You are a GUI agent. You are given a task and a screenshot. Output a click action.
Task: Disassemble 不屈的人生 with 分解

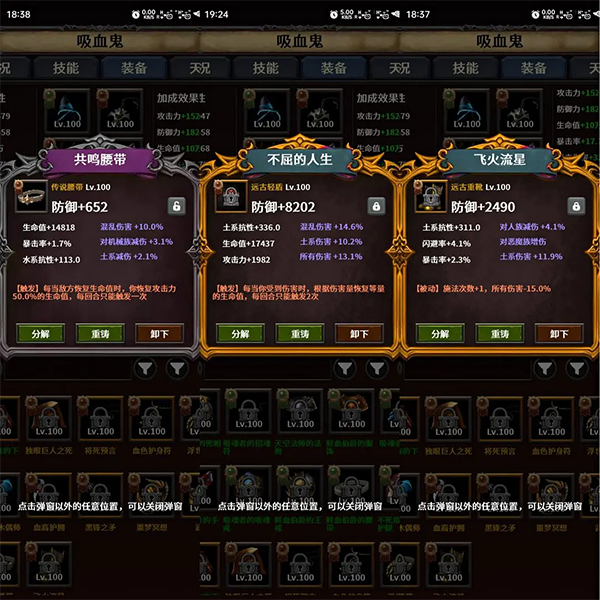pos(241,334)
